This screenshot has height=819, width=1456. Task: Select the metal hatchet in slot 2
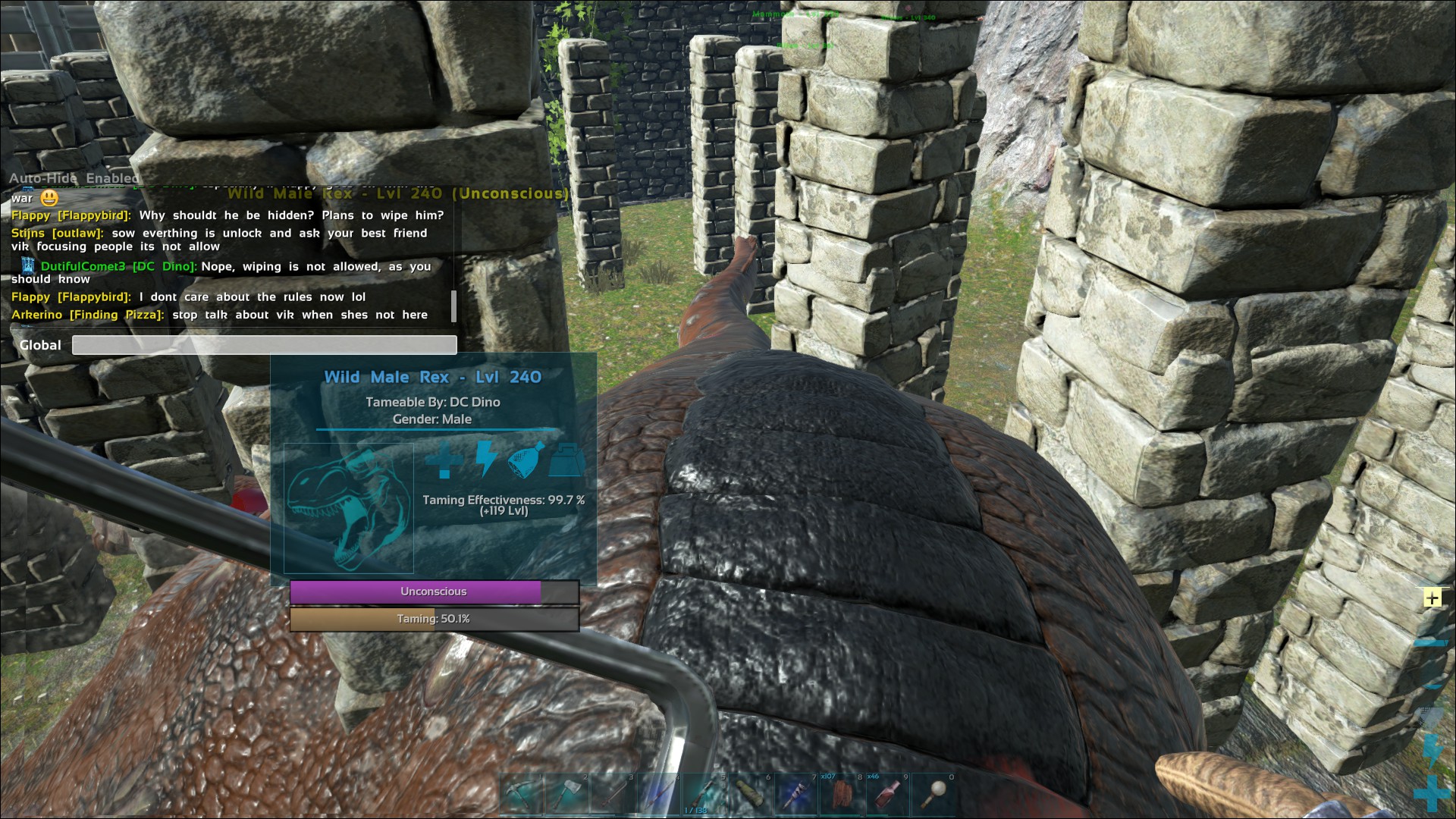point(566,795)
